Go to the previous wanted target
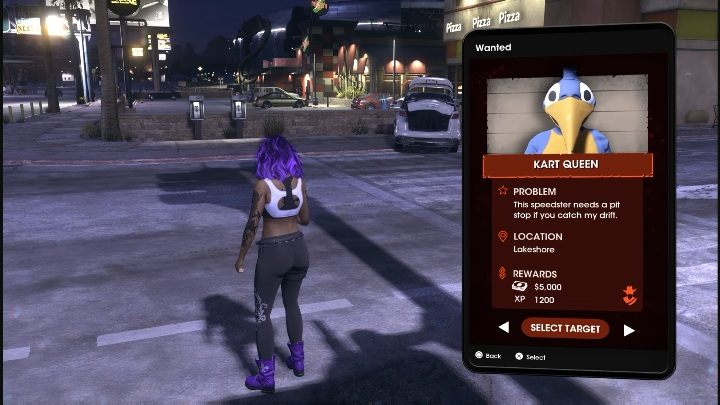Image resolution: width=720 pixels, height=405 pixels. [503, 328]
